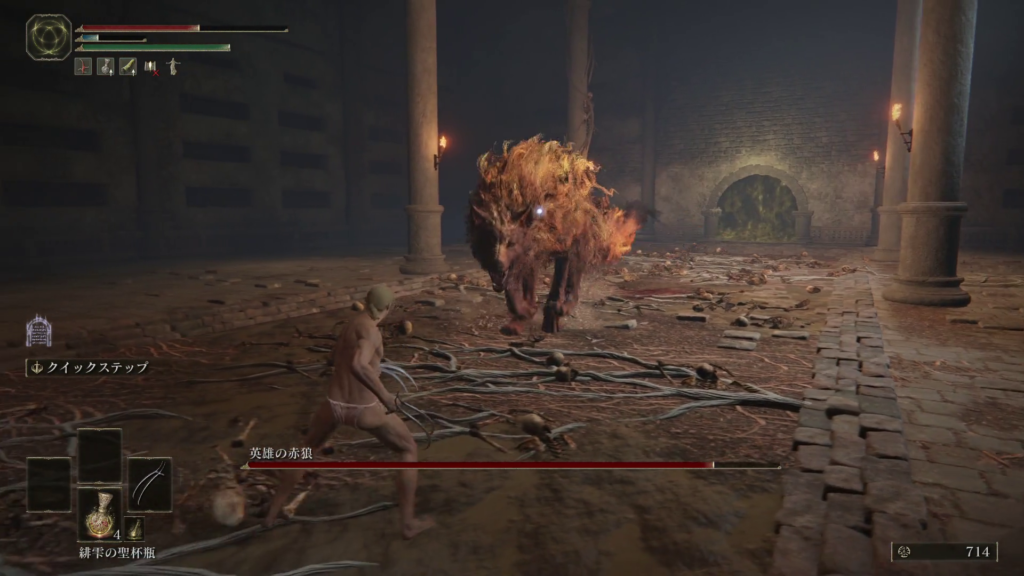1024x576 pixels.
Task: Click the small pouch item beside the flask
Action: pyautogui.click(x=135, y=528)
